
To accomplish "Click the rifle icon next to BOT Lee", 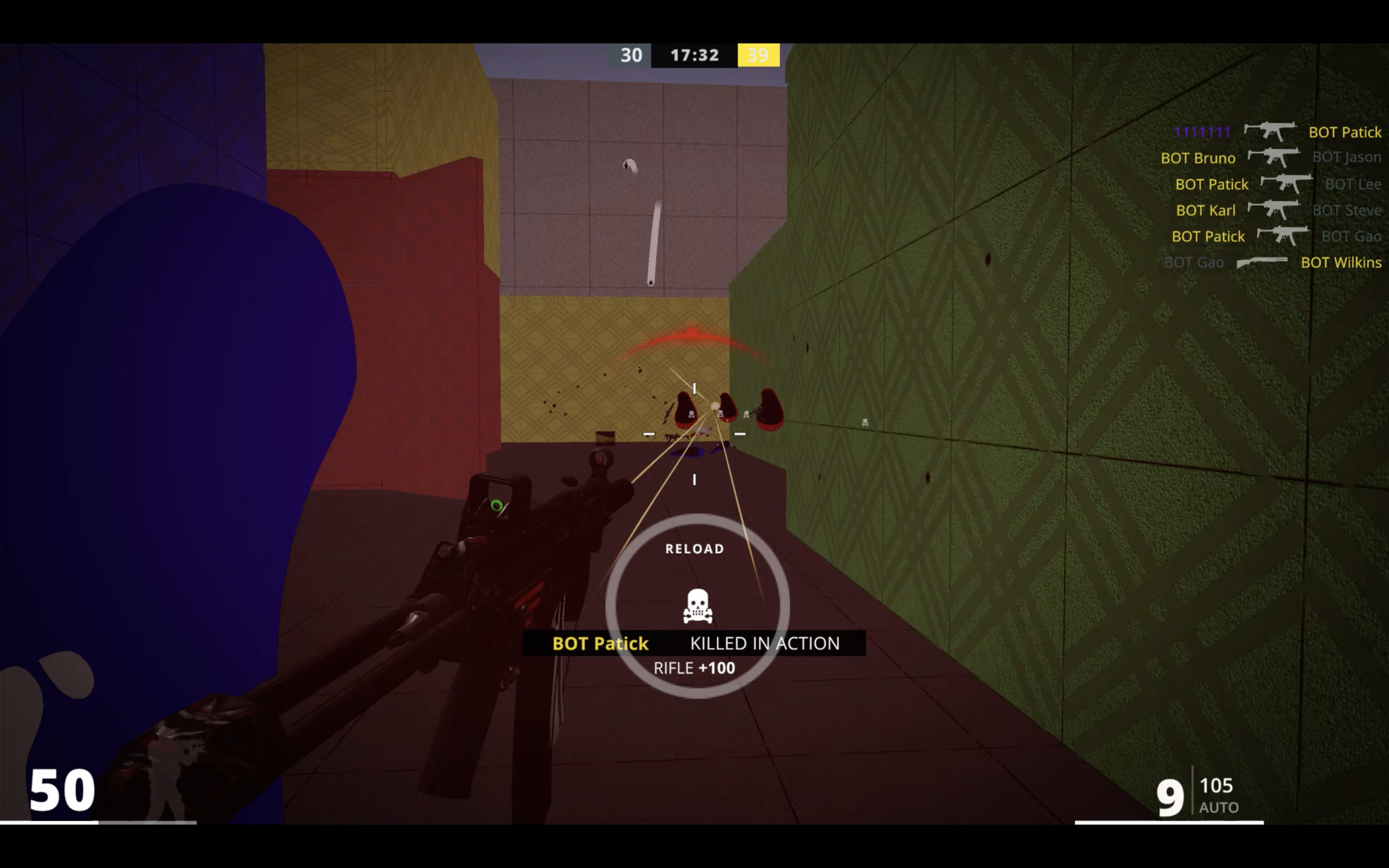I will click(x=1286, y=184).
